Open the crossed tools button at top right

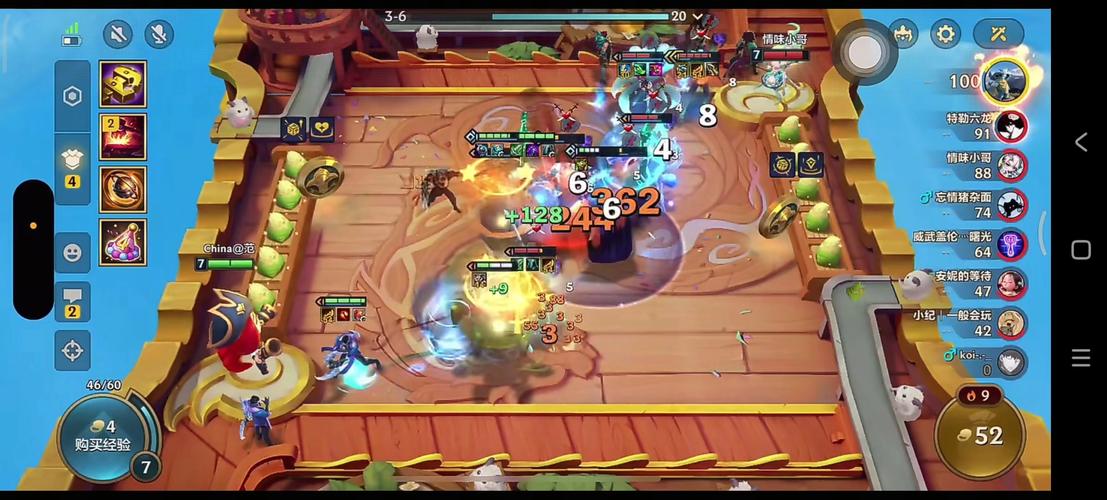coord(998,34)
